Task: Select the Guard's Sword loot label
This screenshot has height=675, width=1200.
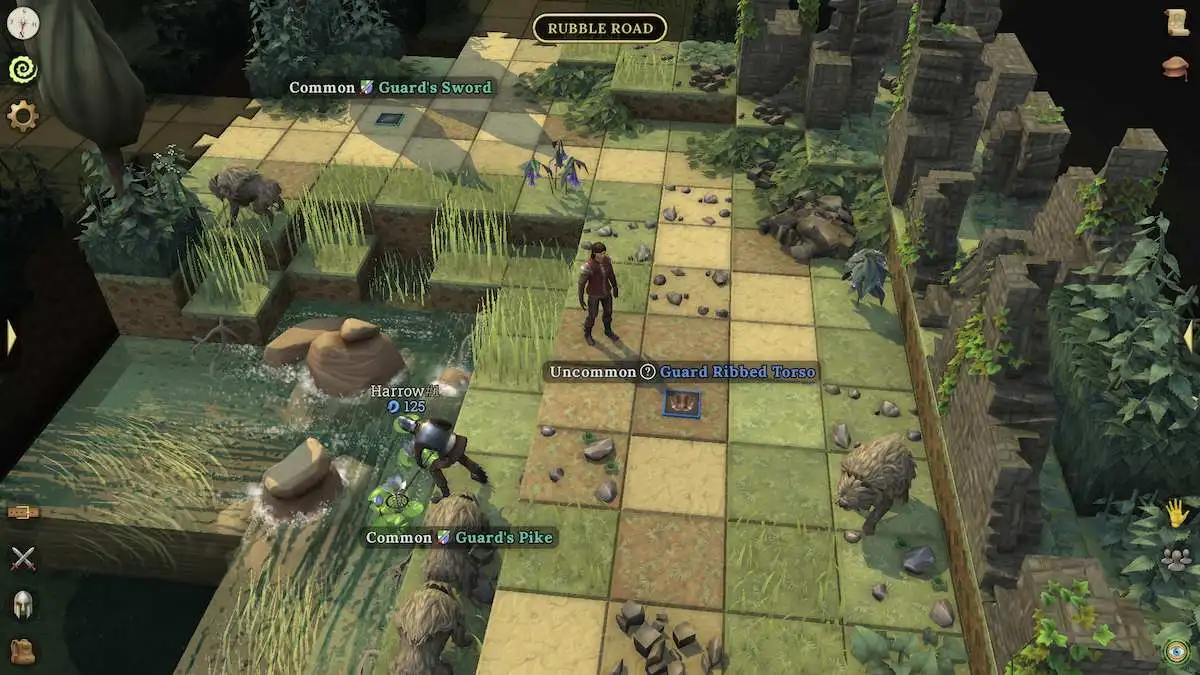Action: coord(390,88)
